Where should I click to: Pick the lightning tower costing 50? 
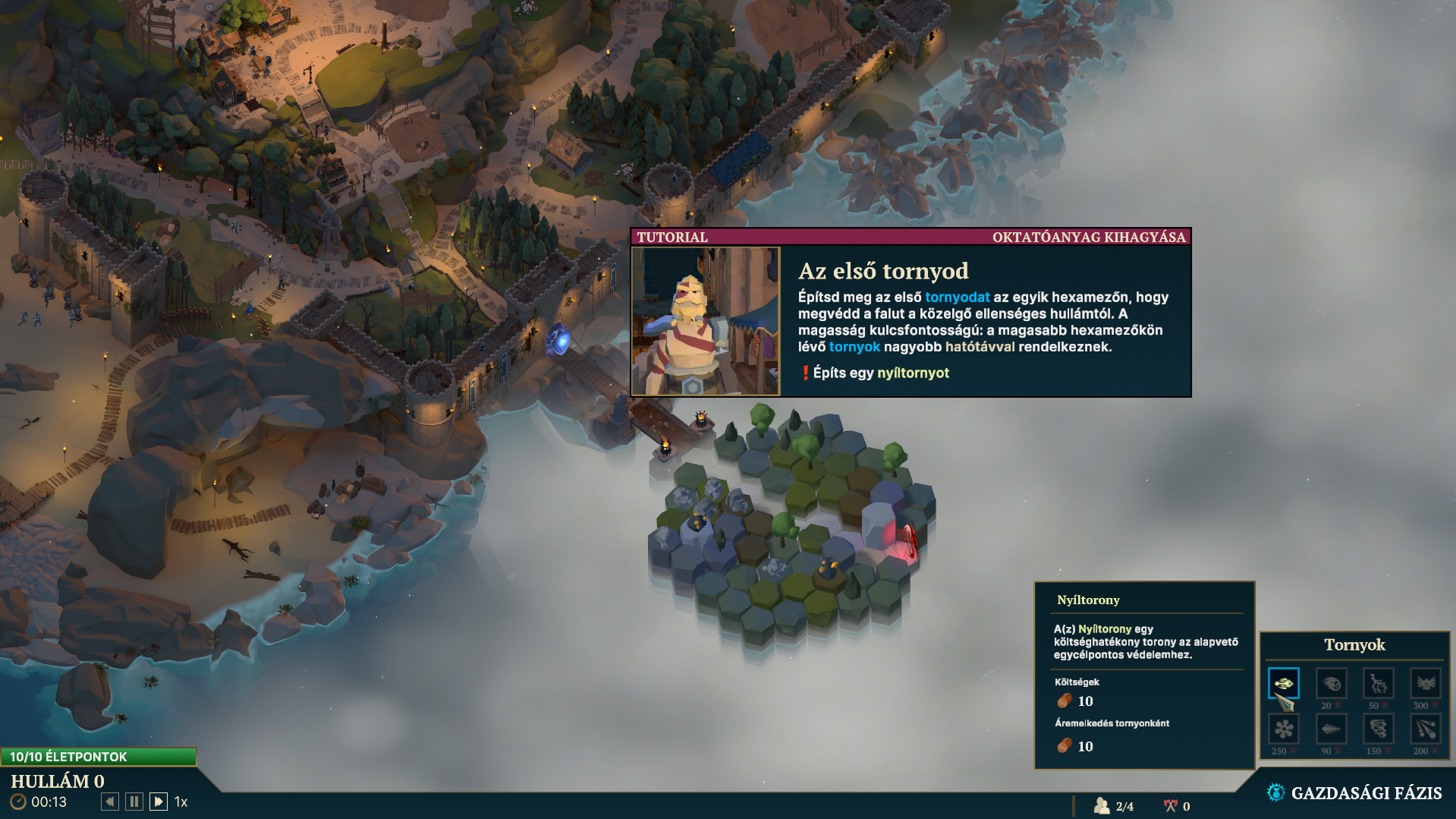tap(1378, 683)
